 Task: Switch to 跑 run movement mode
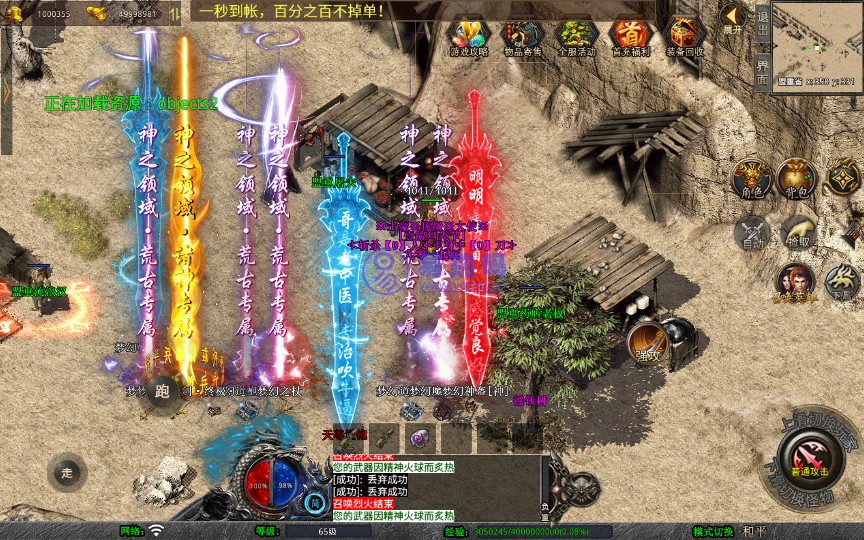pyautogui.click(x=162, y=392)
